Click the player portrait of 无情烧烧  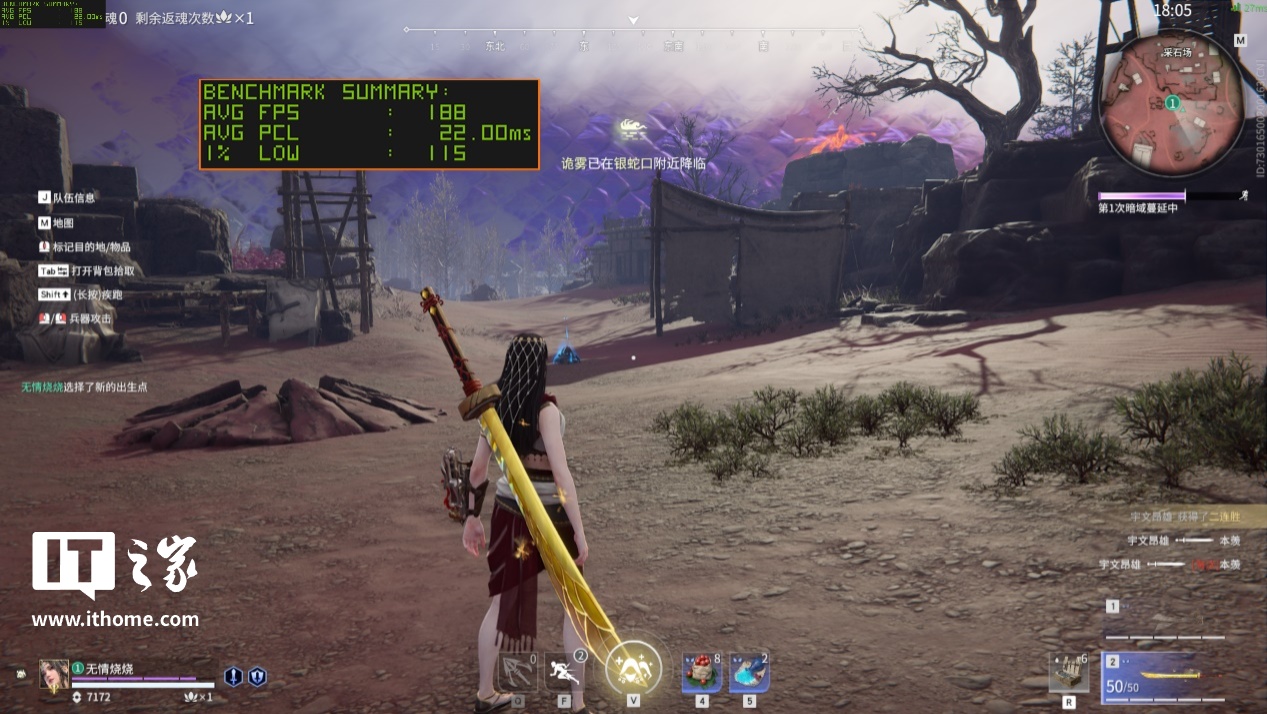click(x=54, y=674)
